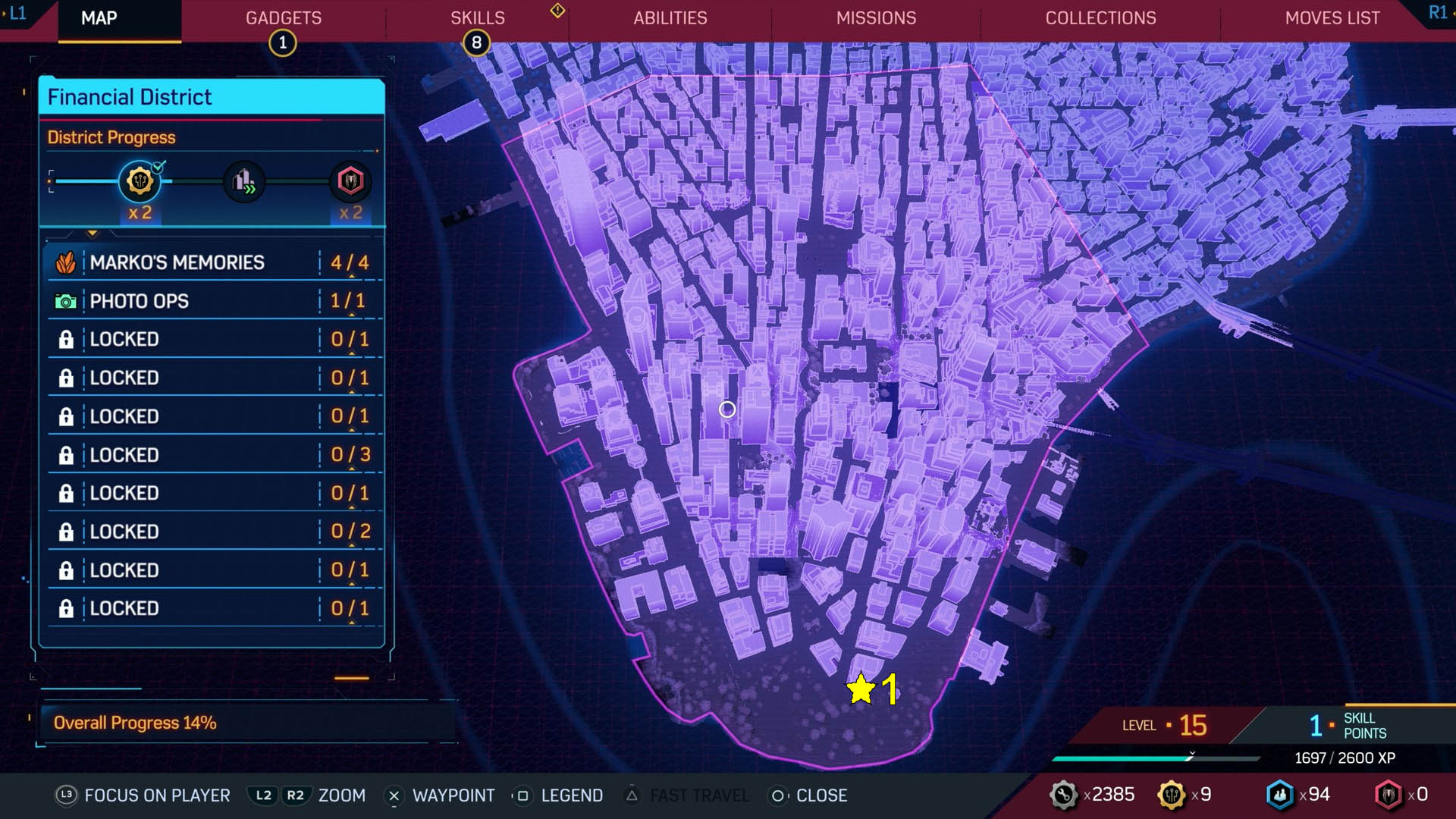Viewport: 1456px width, 819px height.
Task: Click the Hero Tokens icon in District Progress
Action: tap(350, 181)
